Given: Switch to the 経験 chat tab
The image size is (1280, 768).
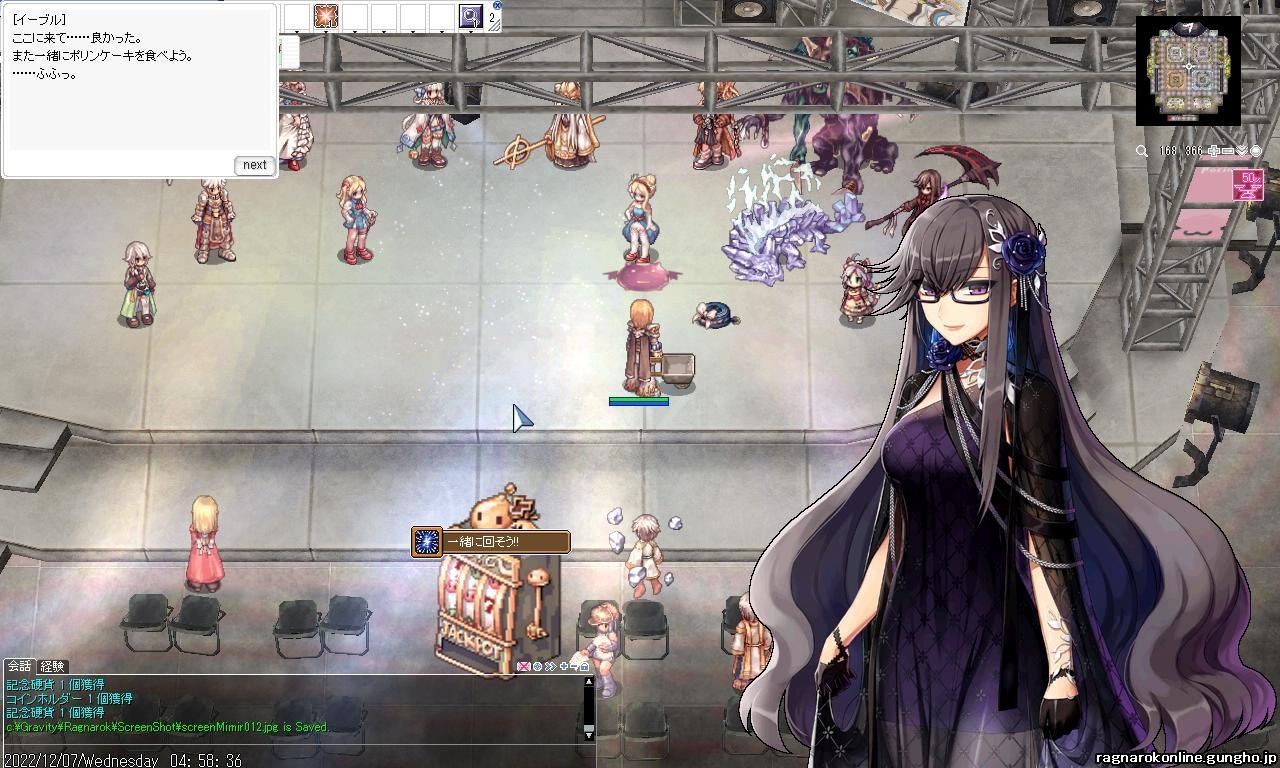Looking at the screenshot, I should tap(52, 665).
